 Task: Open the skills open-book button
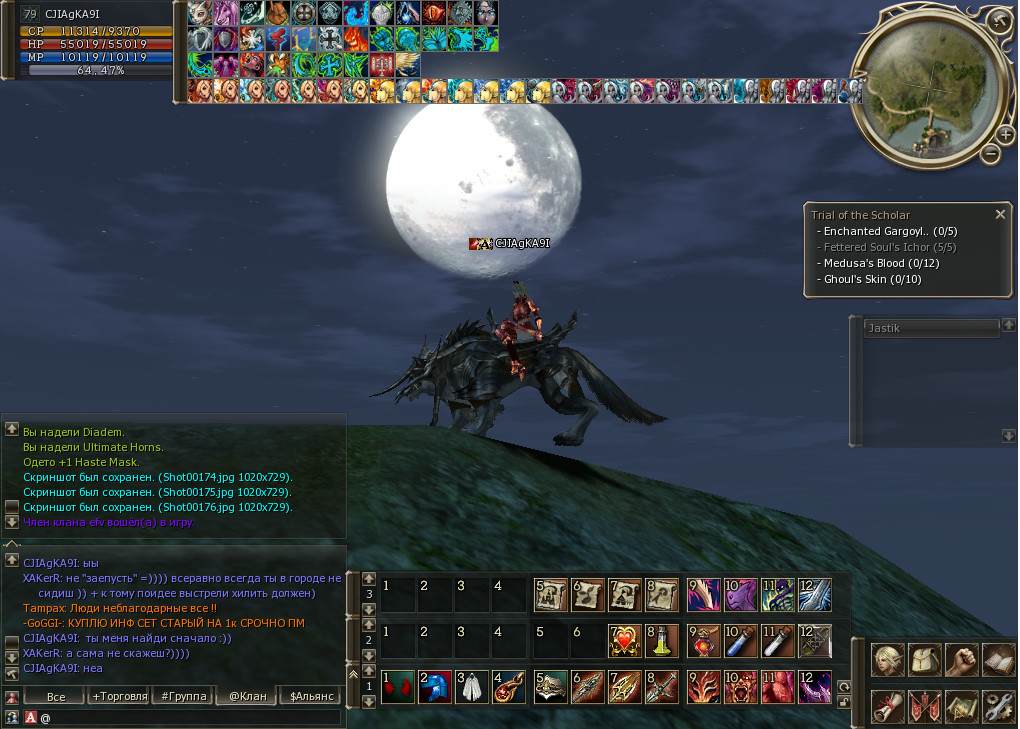999,661
